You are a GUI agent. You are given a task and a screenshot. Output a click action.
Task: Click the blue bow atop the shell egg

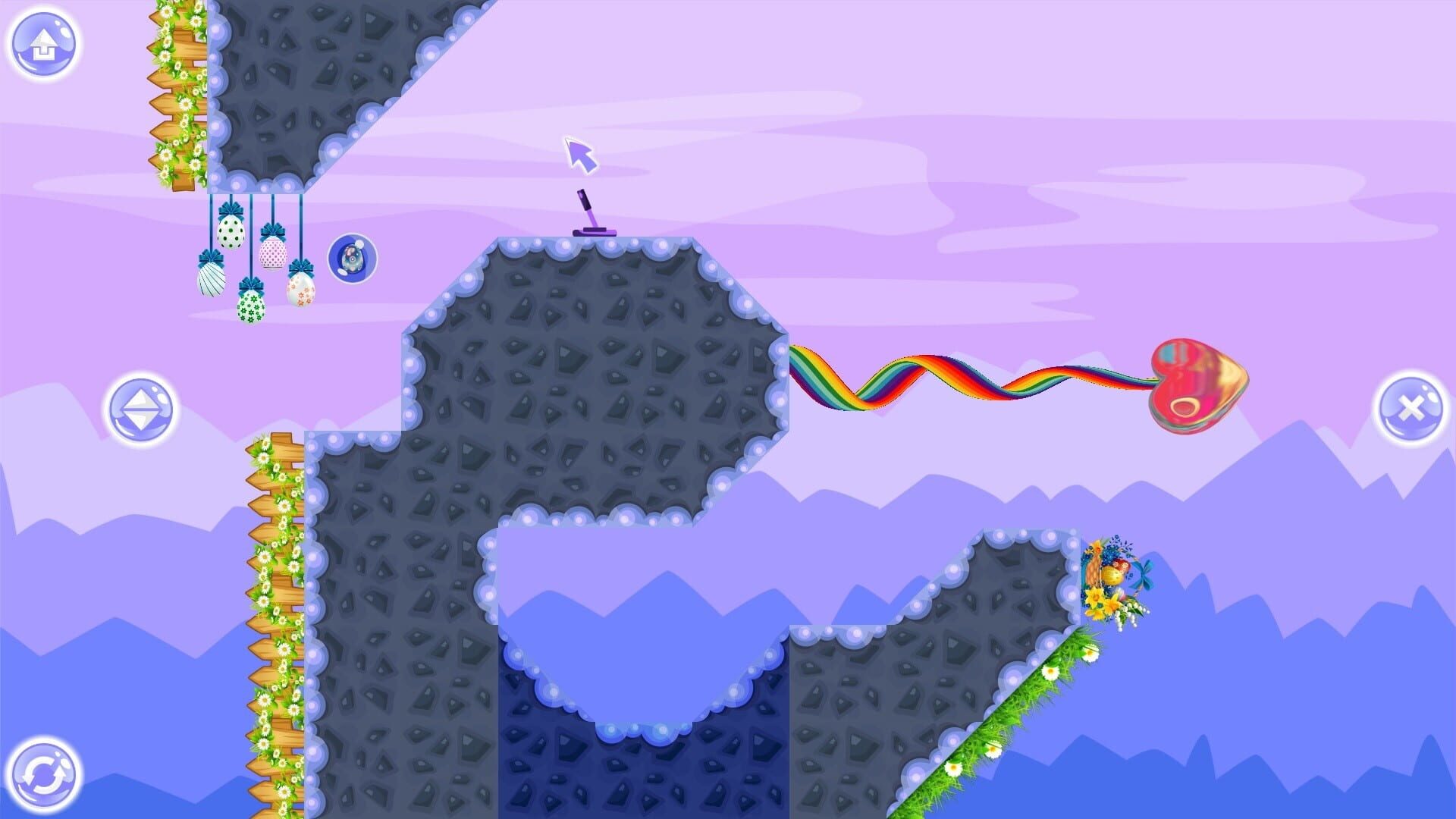tap(211, 256)
